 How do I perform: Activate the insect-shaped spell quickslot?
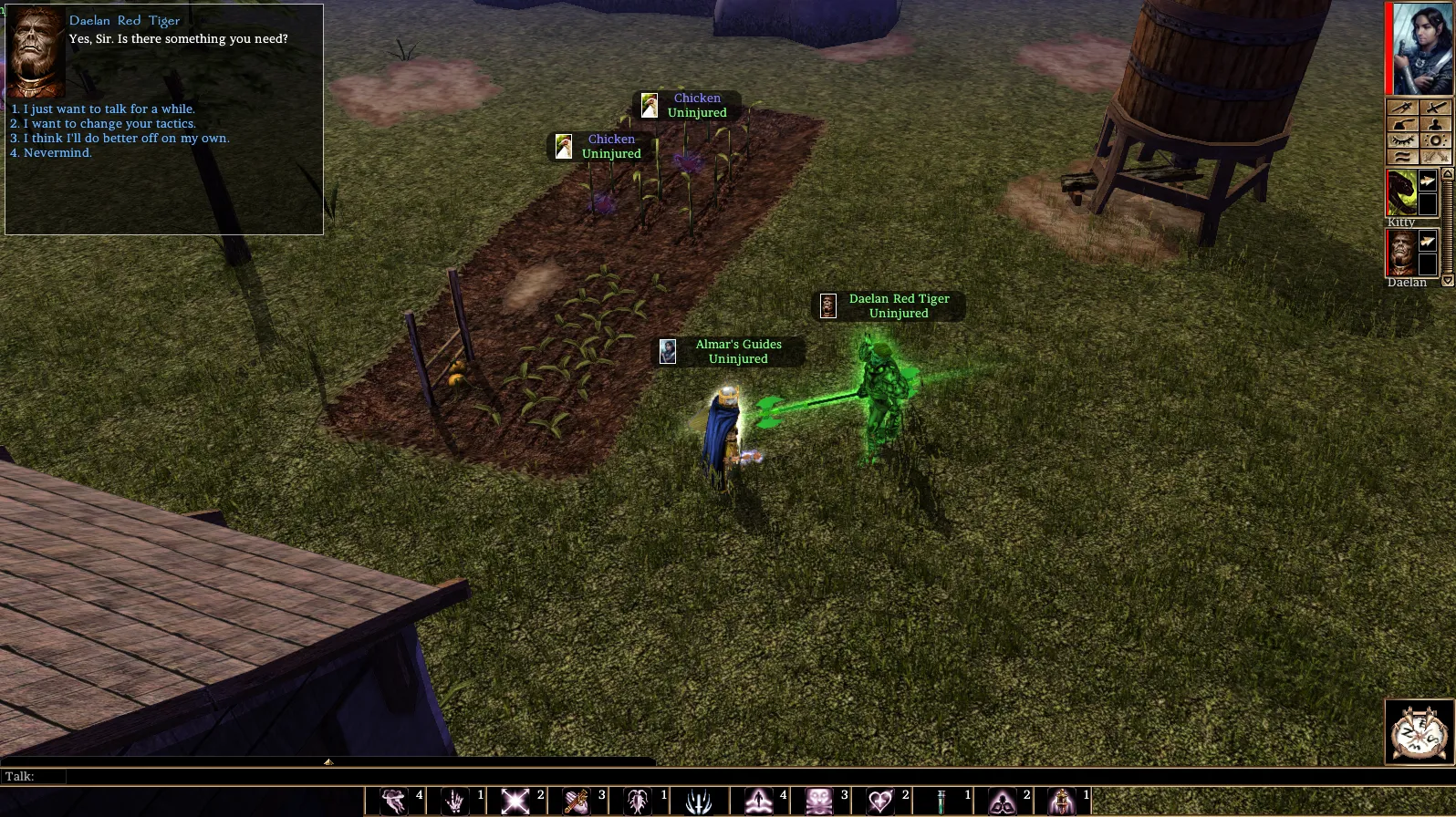tap(637, 801)
